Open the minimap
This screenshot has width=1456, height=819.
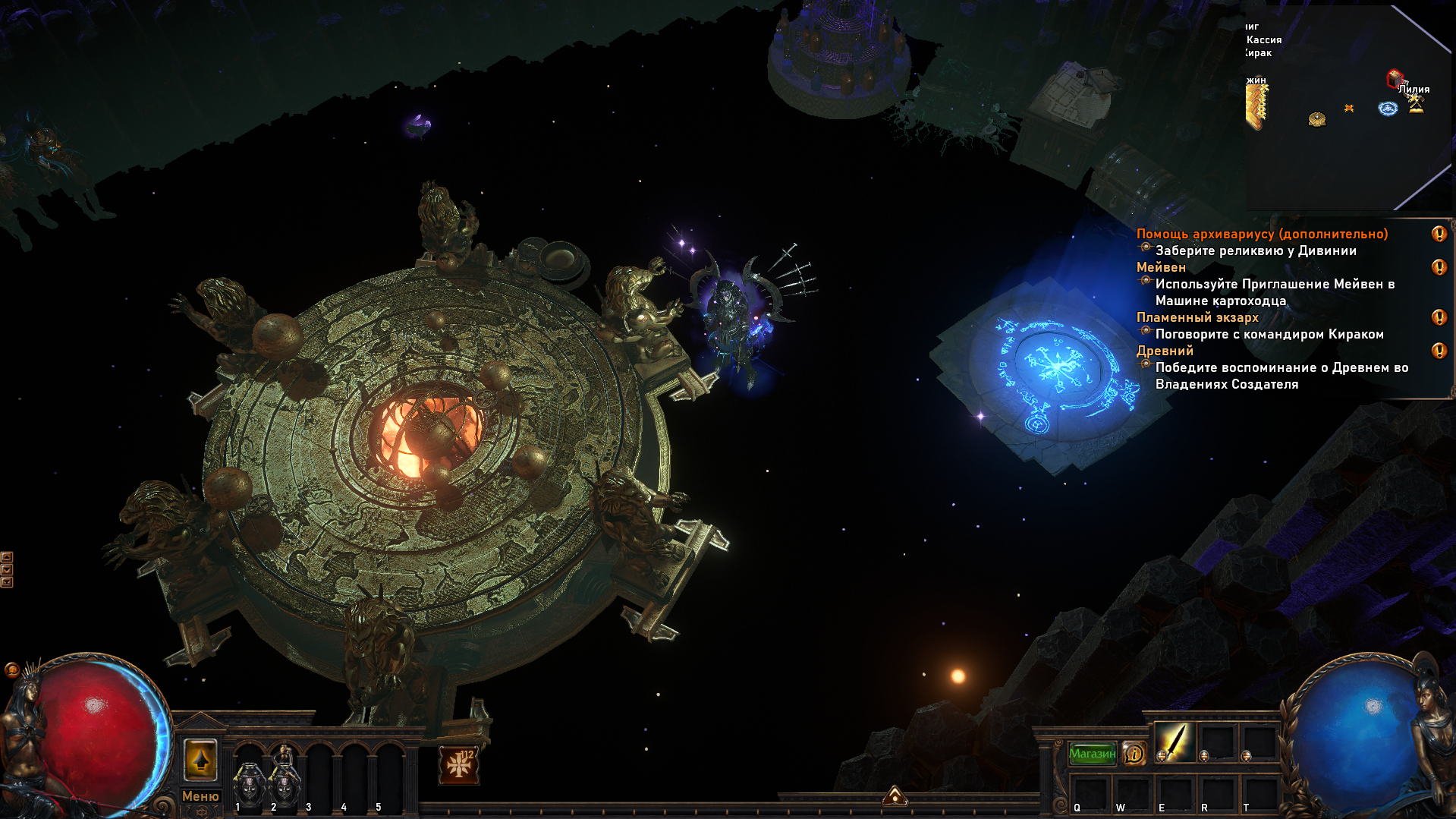click(x=1347, y=106)
